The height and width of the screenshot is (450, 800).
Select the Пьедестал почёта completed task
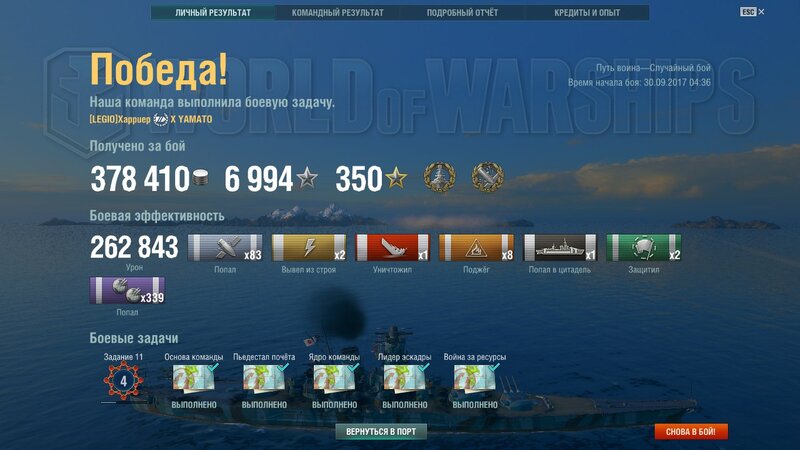[x=264, y=378]
